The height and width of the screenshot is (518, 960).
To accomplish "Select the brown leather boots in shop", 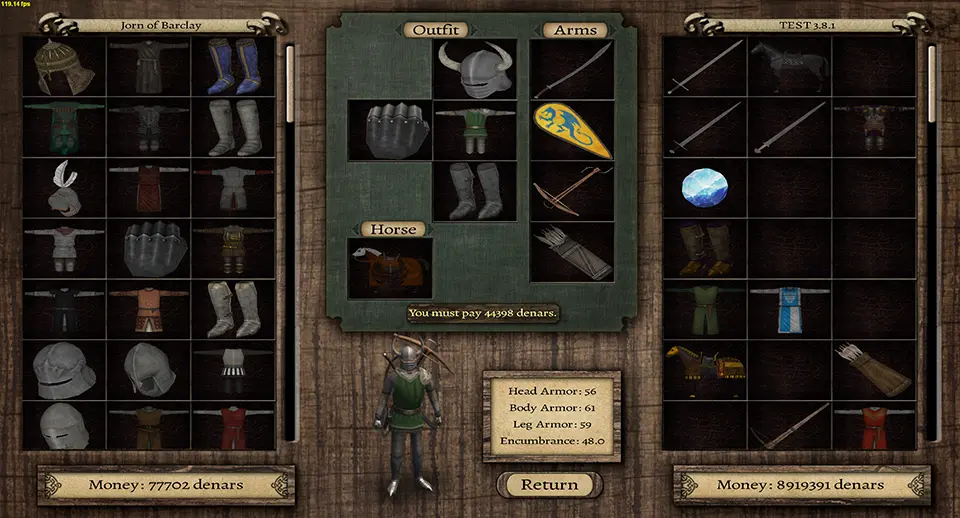I will (704, 248).
